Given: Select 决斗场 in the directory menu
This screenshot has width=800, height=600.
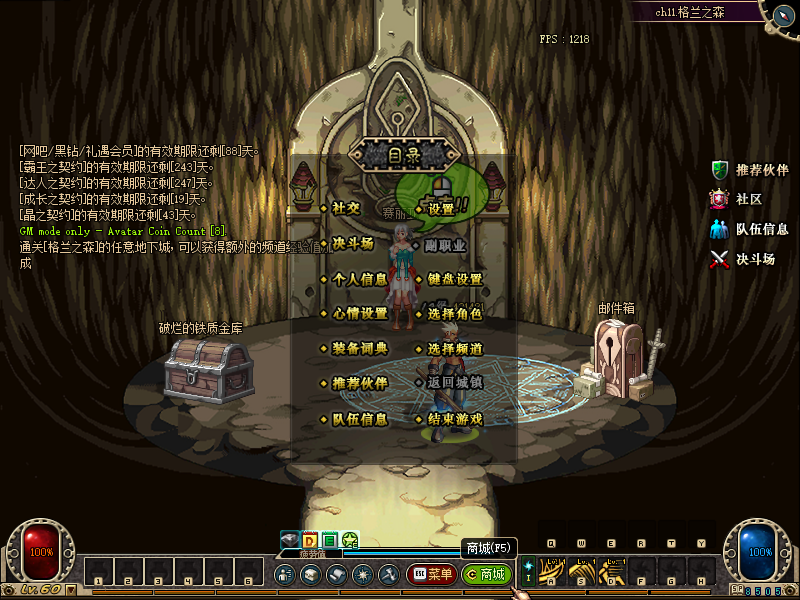Looking at the screenshot, I should click(x=352, y=243).
